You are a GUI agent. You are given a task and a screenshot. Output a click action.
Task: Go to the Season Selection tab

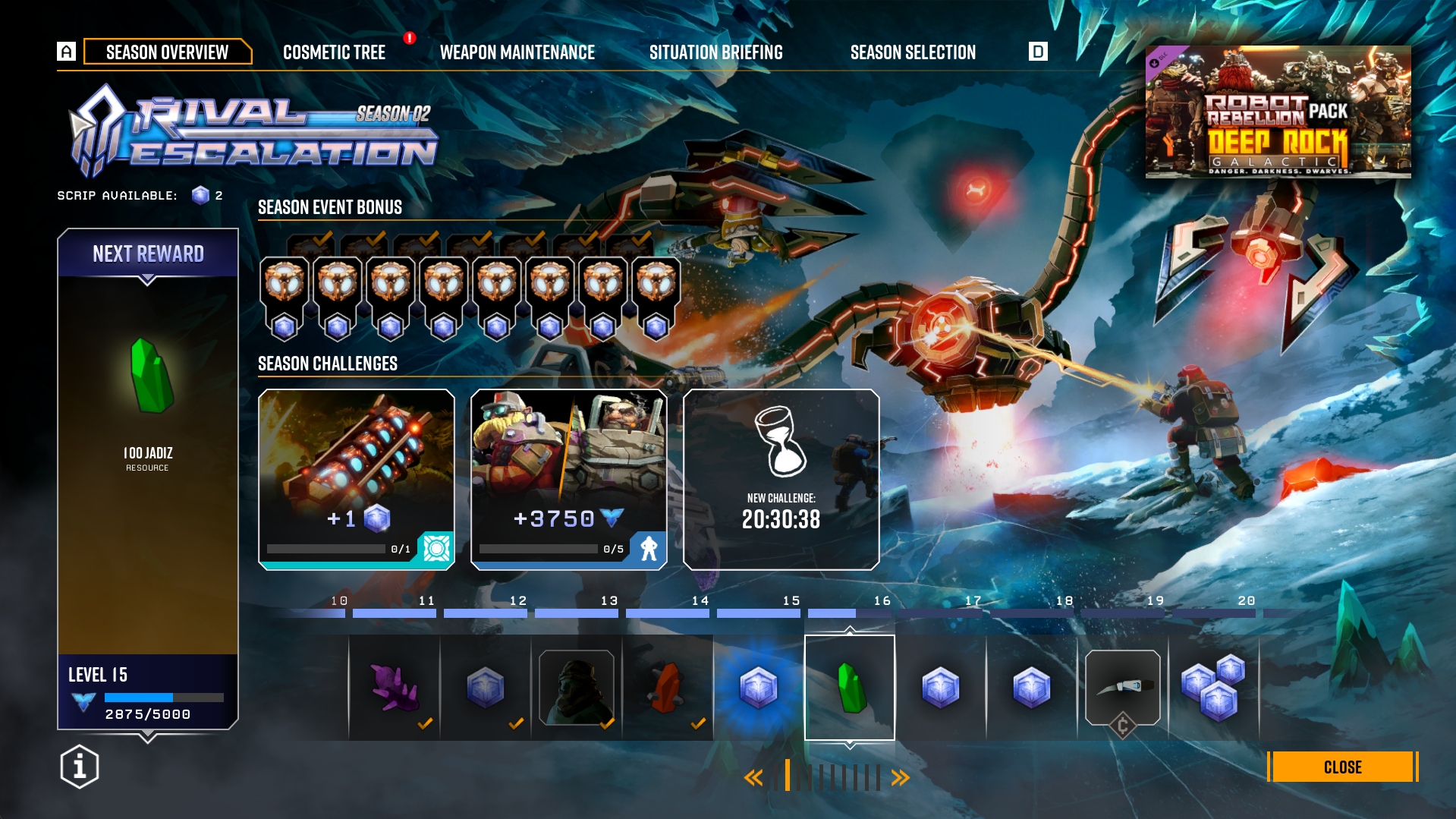(x=913, y=52)
